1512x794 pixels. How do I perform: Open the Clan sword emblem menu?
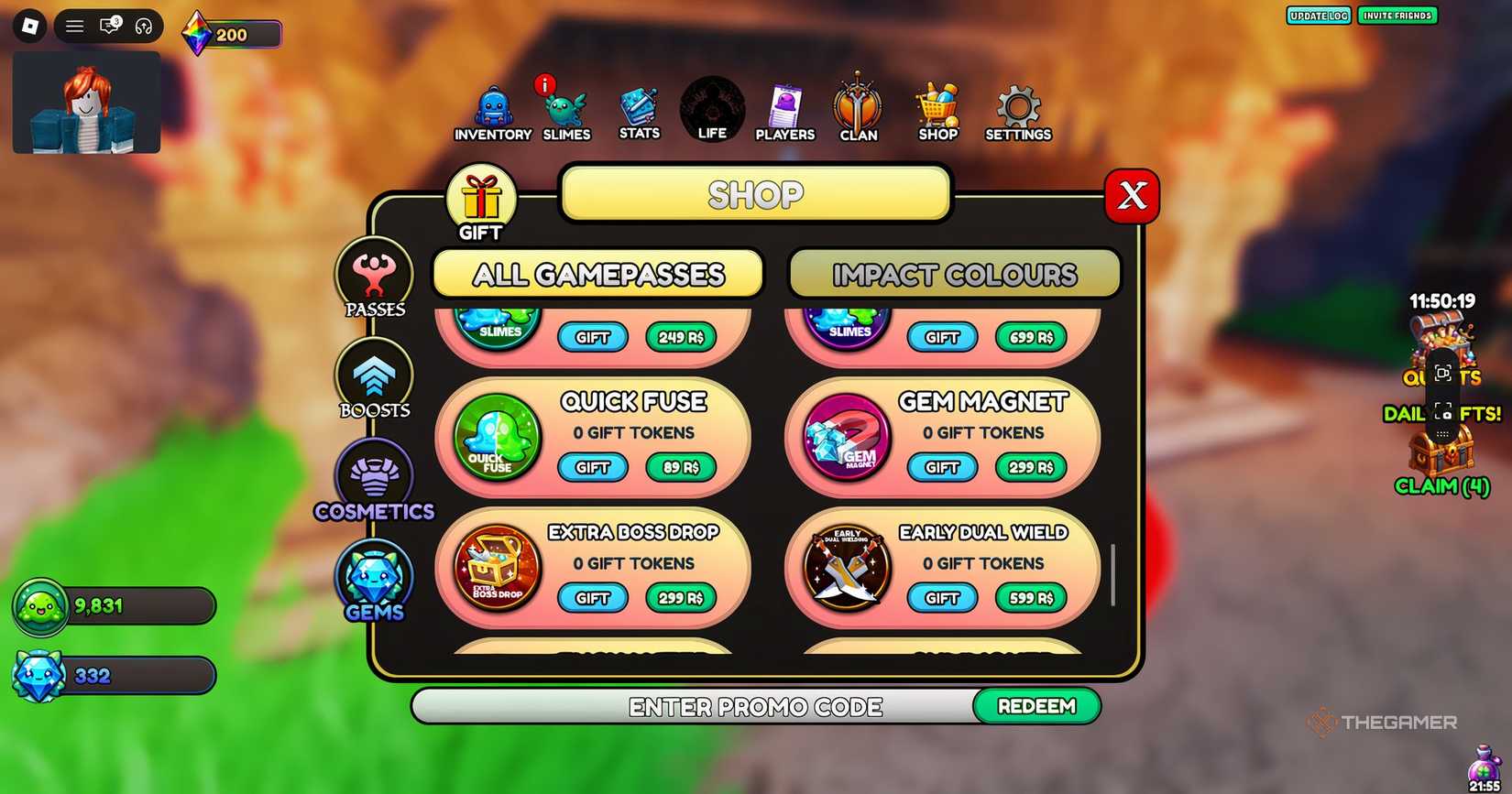(x=858, y=108)
